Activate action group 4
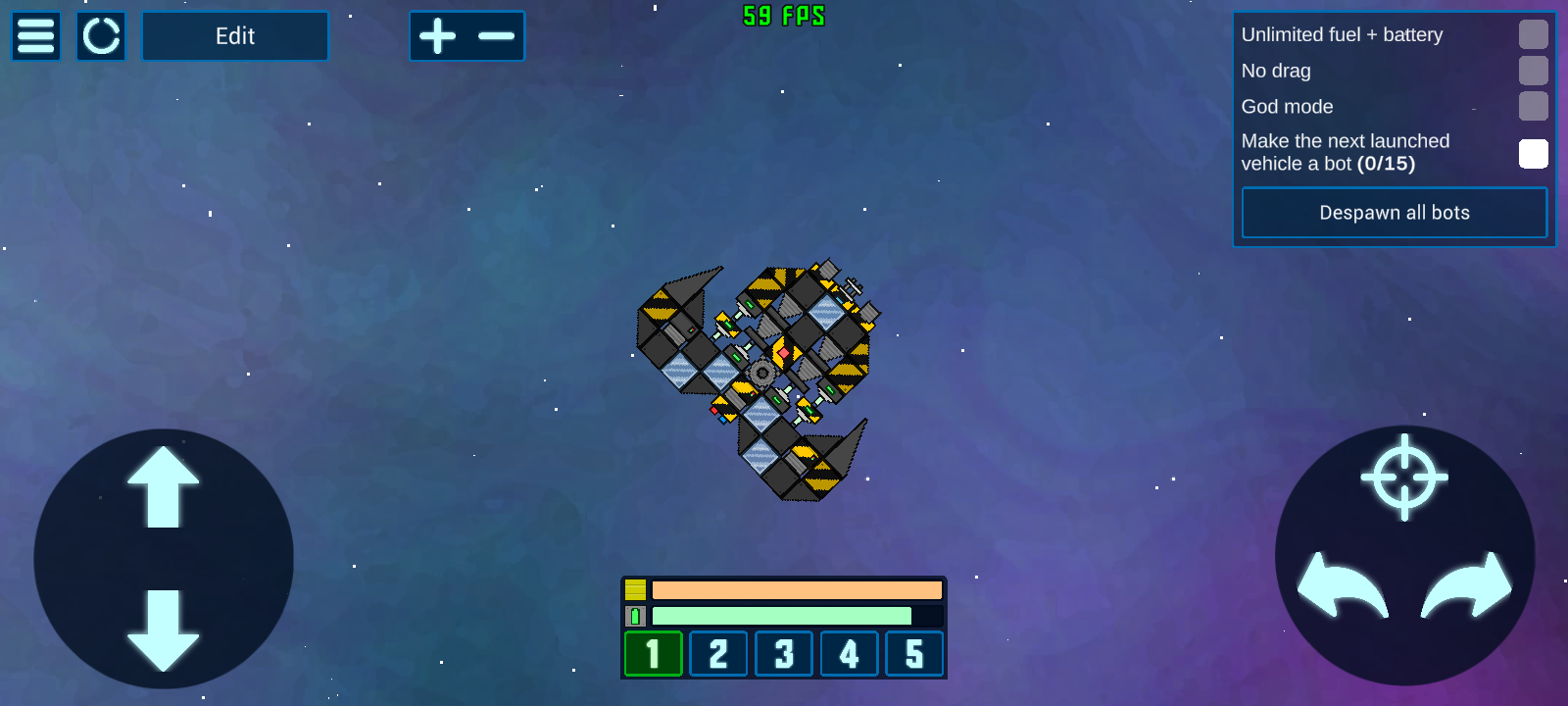 (849, 654)
